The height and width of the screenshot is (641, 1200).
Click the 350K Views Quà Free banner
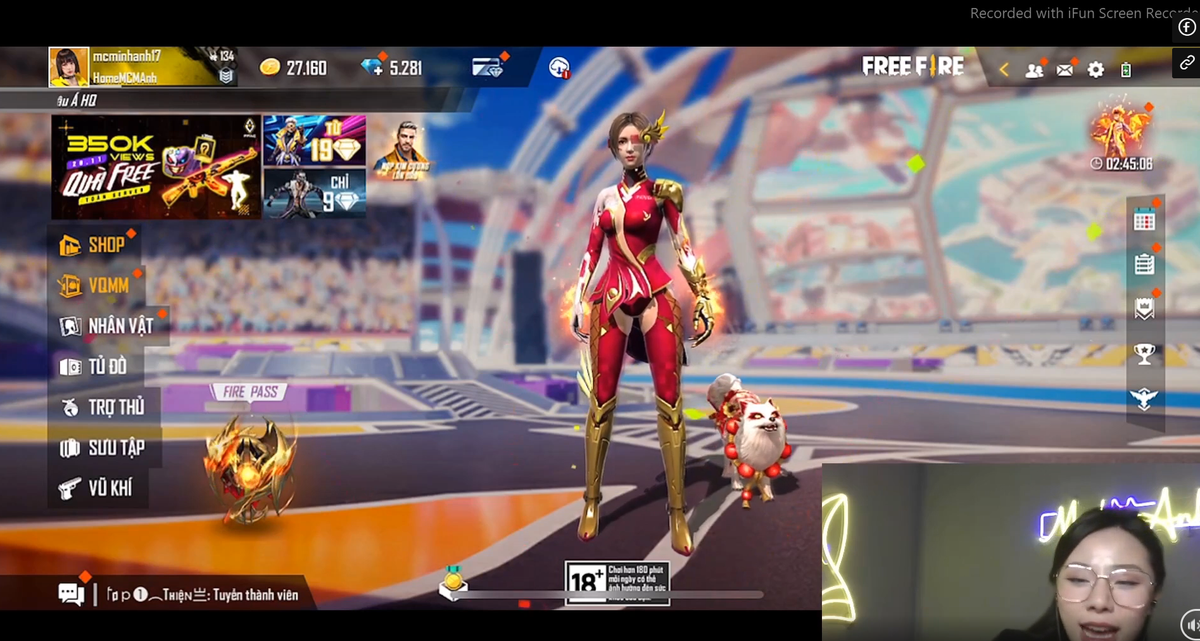click(x=156, y=167)
